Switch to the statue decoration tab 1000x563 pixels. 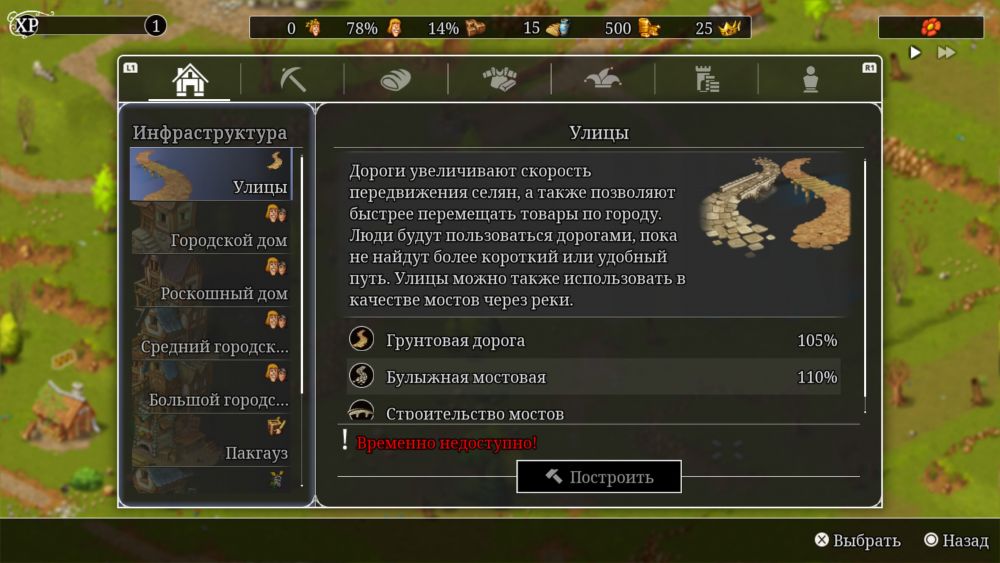click(810, 80)
